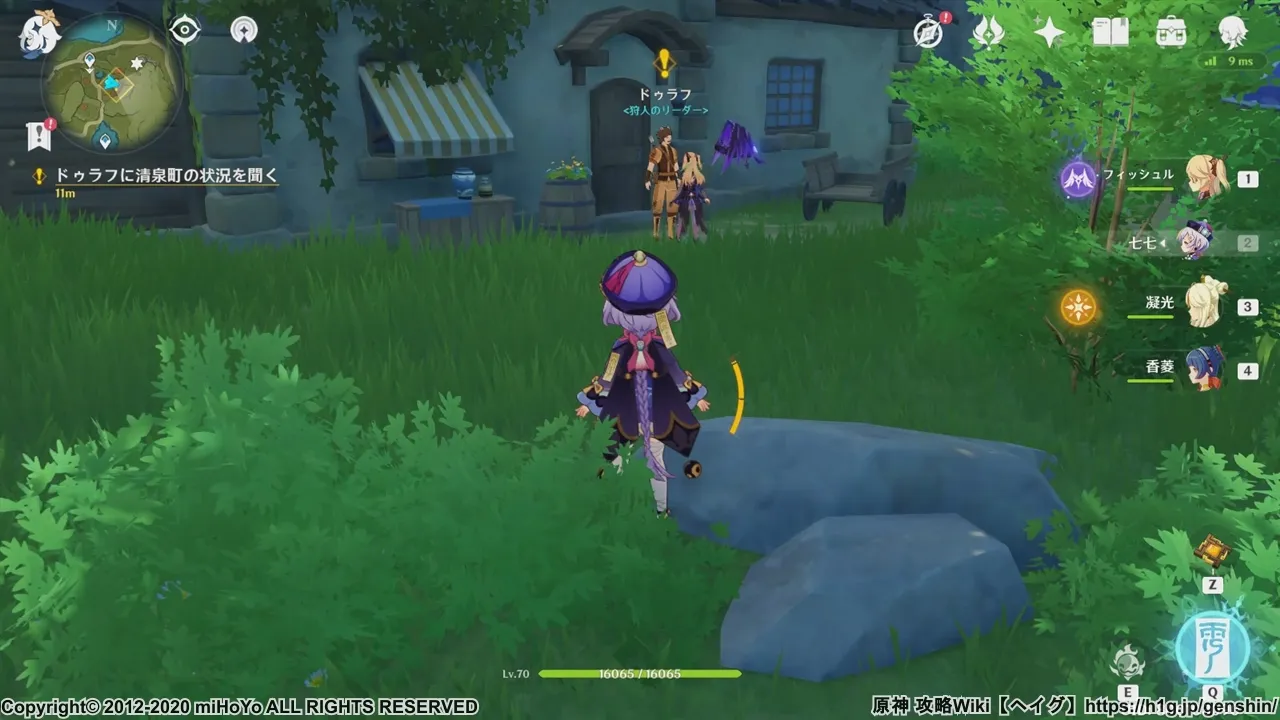The image size is (1280, 720).
Task: Select the Anemo wings event icon
Action: [x=988, y=31]
